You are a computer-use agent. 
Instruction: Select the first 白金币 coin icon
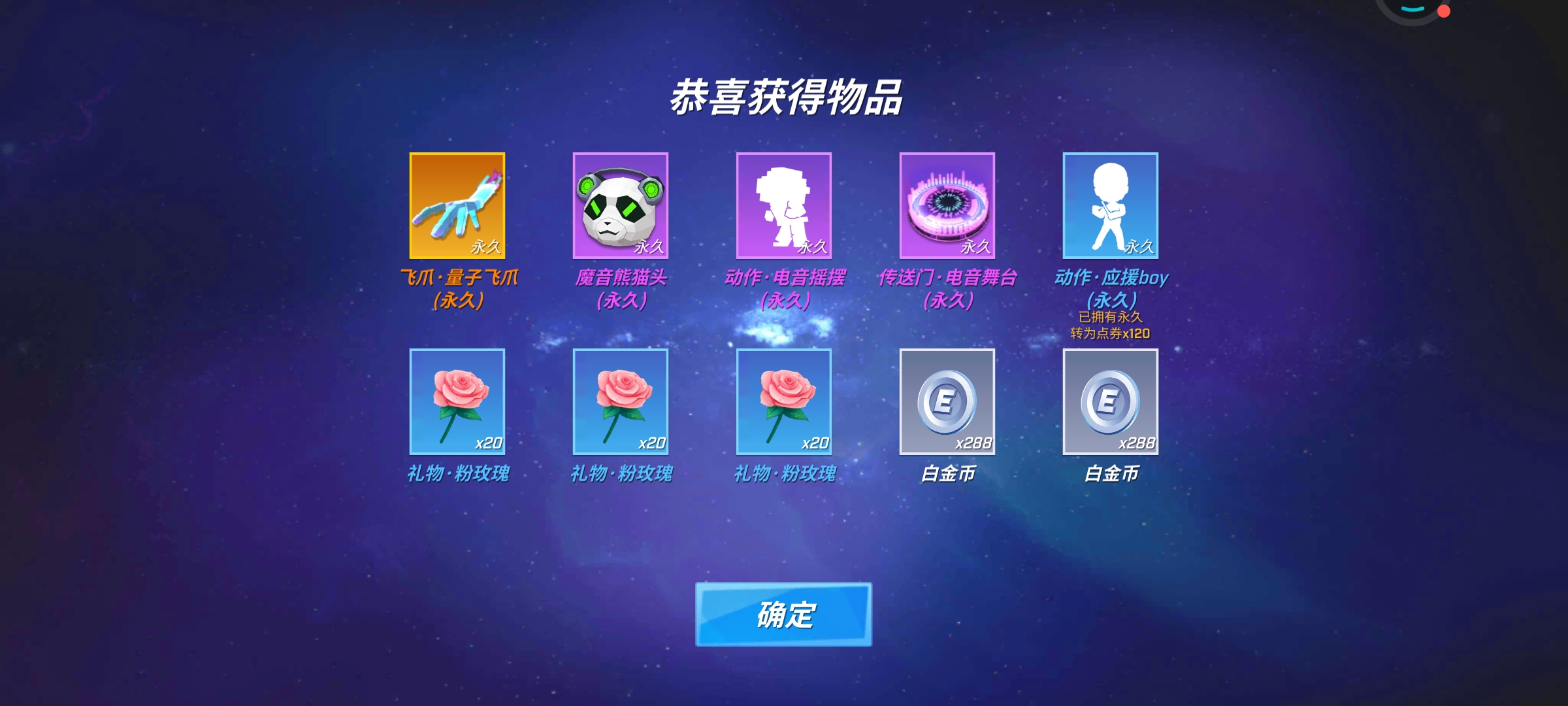coord(946,402)
